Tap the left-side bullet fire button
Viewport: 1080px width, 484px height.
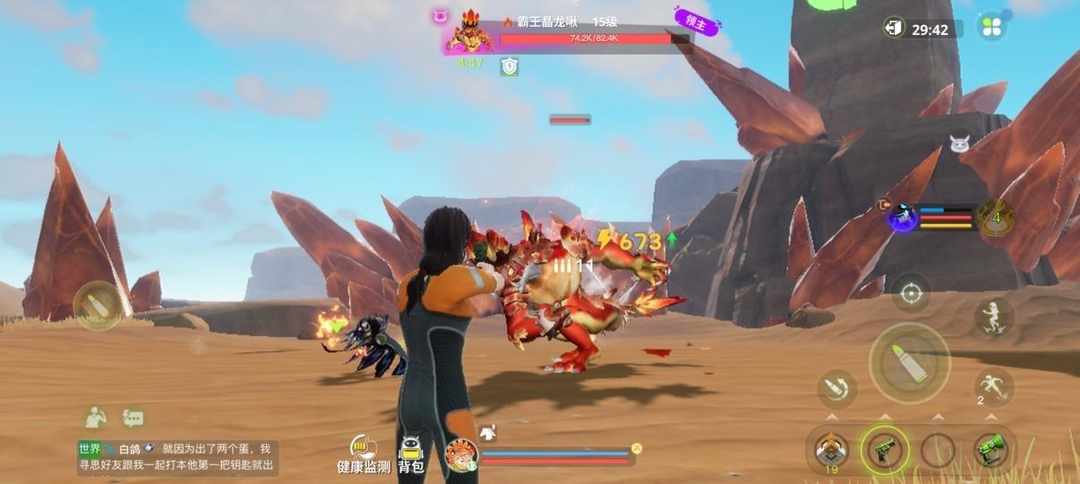(x=98, y=305)
